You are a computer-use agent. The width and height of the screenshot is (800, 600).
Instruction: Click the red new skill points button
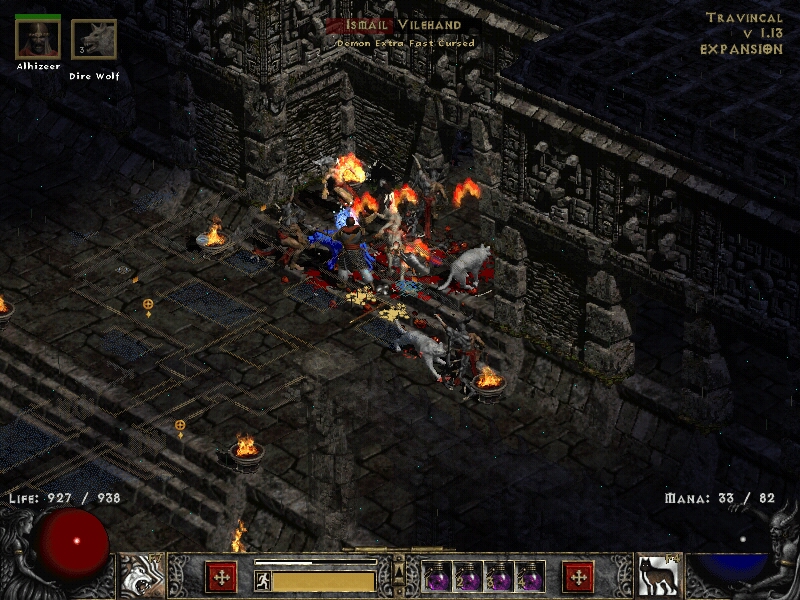pyautogui.click(x=578, y=577)
